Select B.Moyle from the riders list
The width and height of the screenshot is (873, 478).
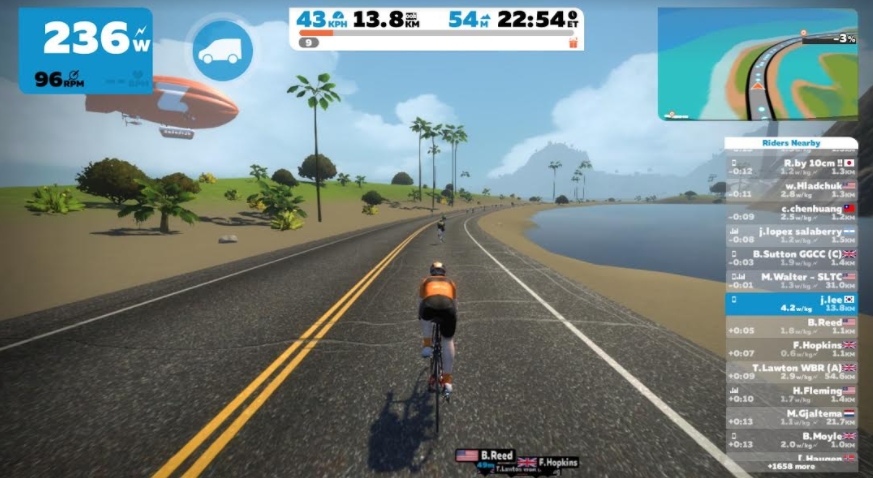point(791,441)
